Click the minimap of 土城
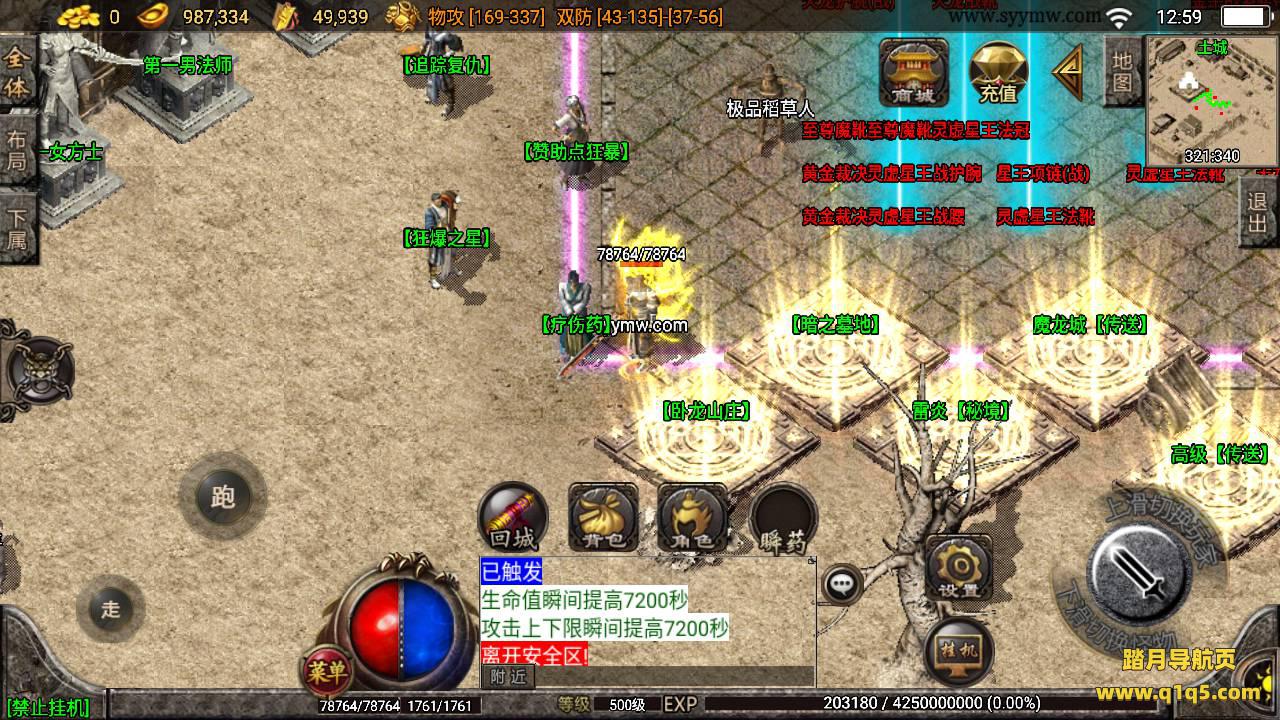The image size is (1280, 720). point(1211,100)
